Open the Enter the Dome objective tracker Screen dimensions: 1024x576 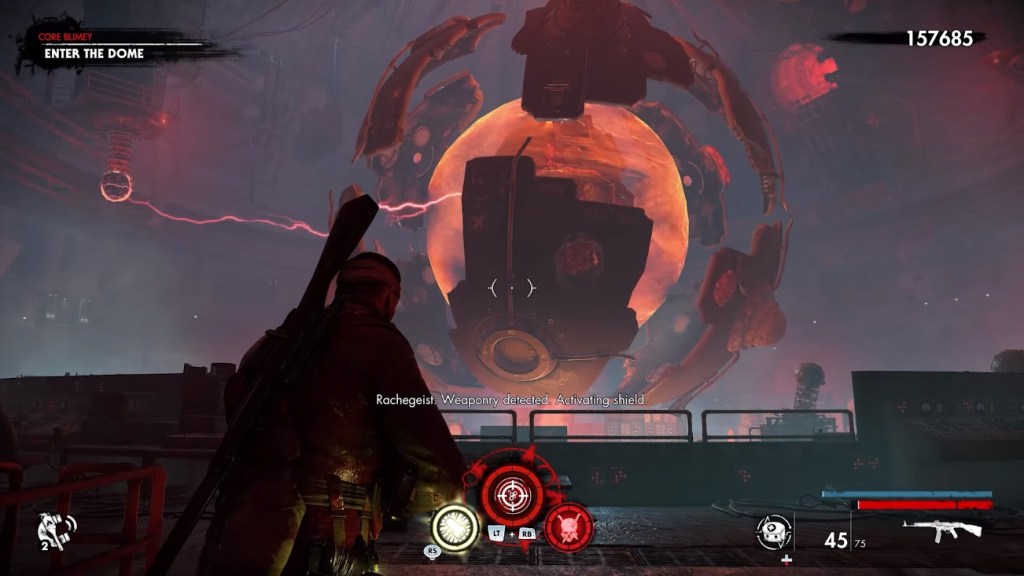click(95, 53)
